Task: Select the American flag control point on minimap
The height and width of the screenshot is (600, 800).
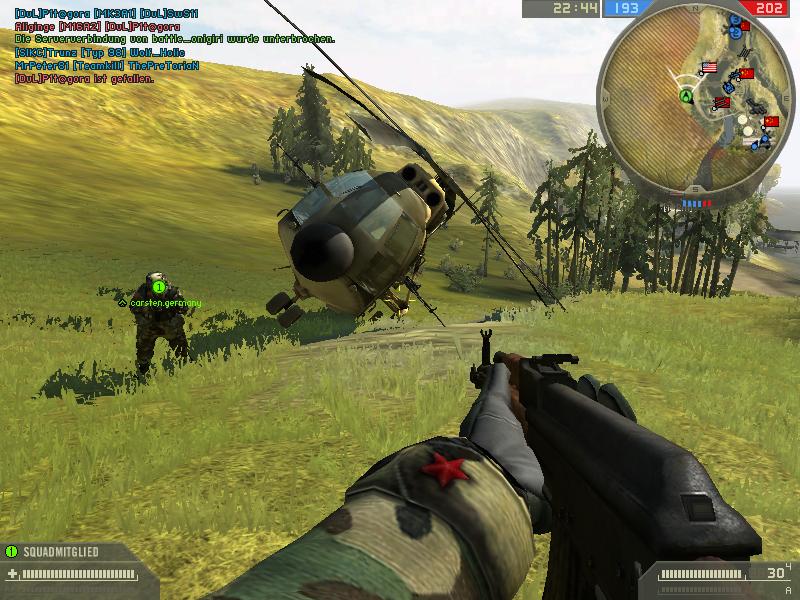Action: (x=711, y=68)
